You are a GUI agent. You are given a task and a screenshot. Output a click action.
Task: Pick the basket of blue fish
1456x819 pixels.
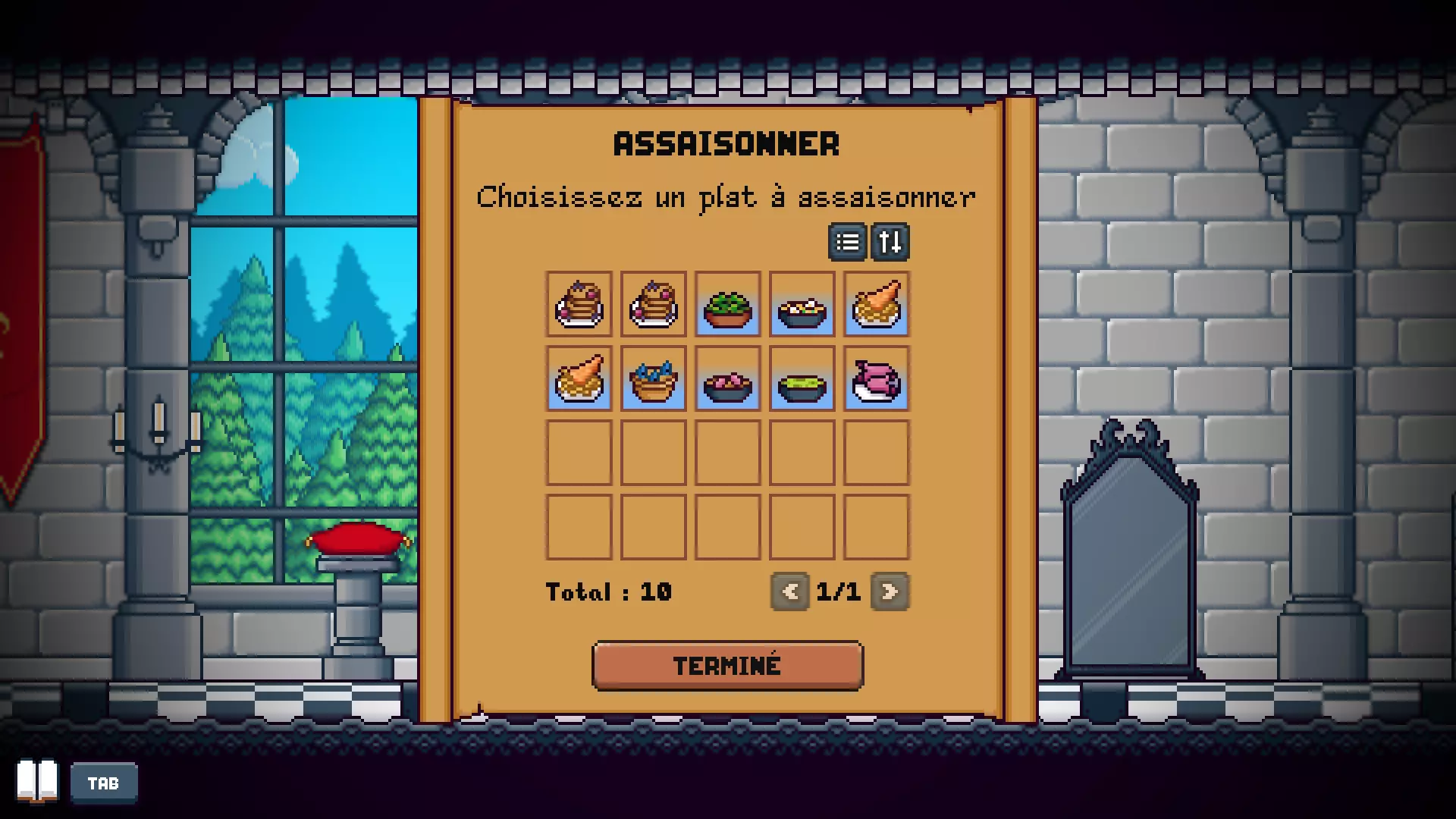pos(654,379)
